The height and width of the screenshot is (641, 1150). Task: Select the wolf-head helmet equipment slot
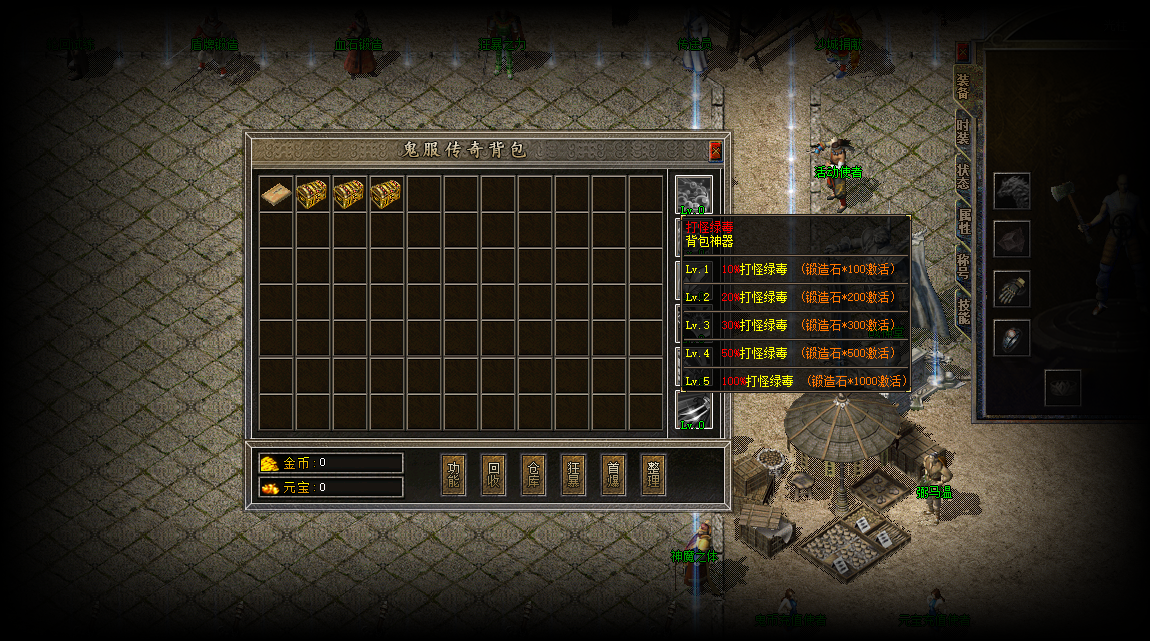point(1011,191)
